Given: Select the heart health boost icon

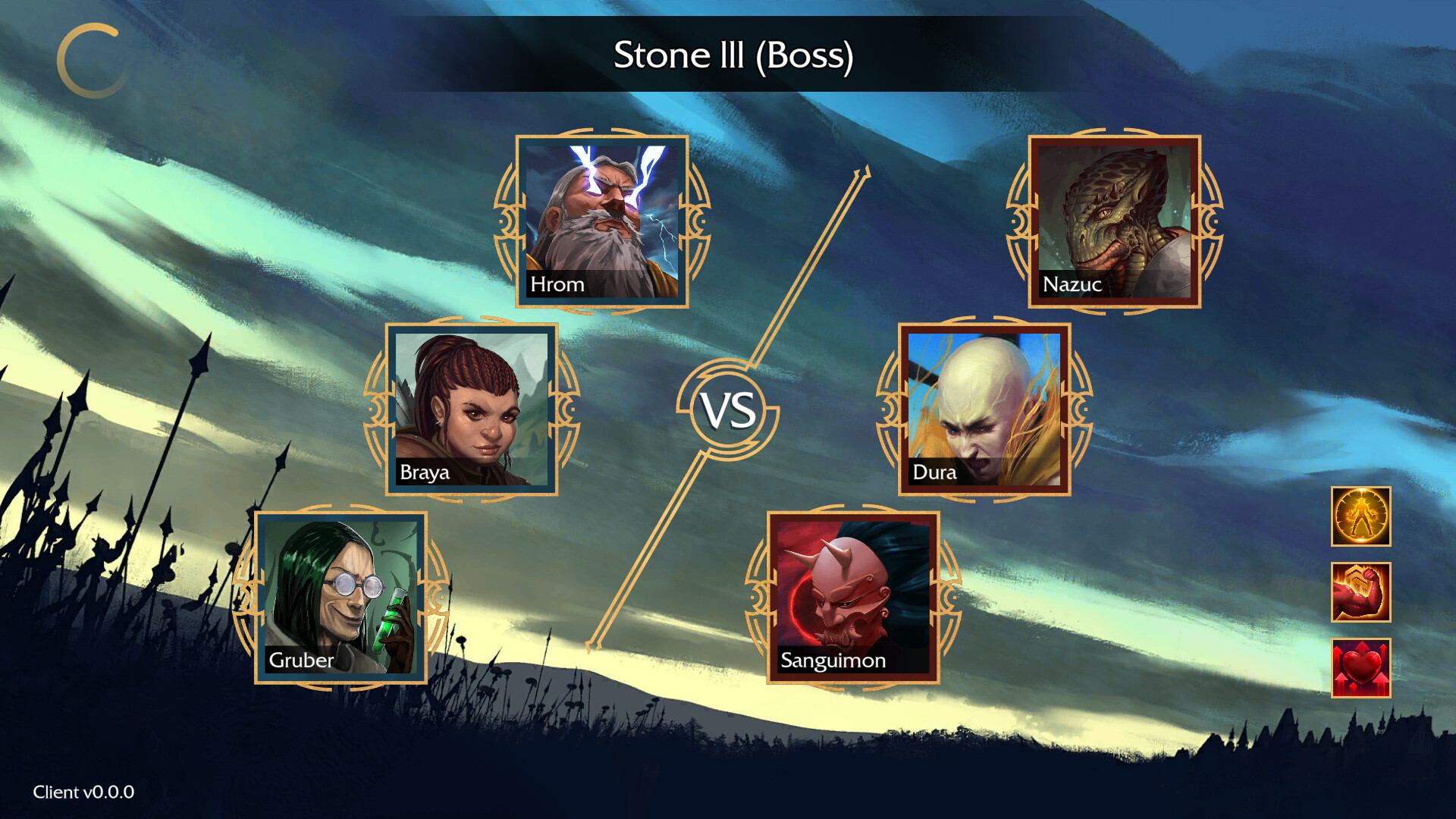Looking at the screenshot, I should [x=1360, y=667].
